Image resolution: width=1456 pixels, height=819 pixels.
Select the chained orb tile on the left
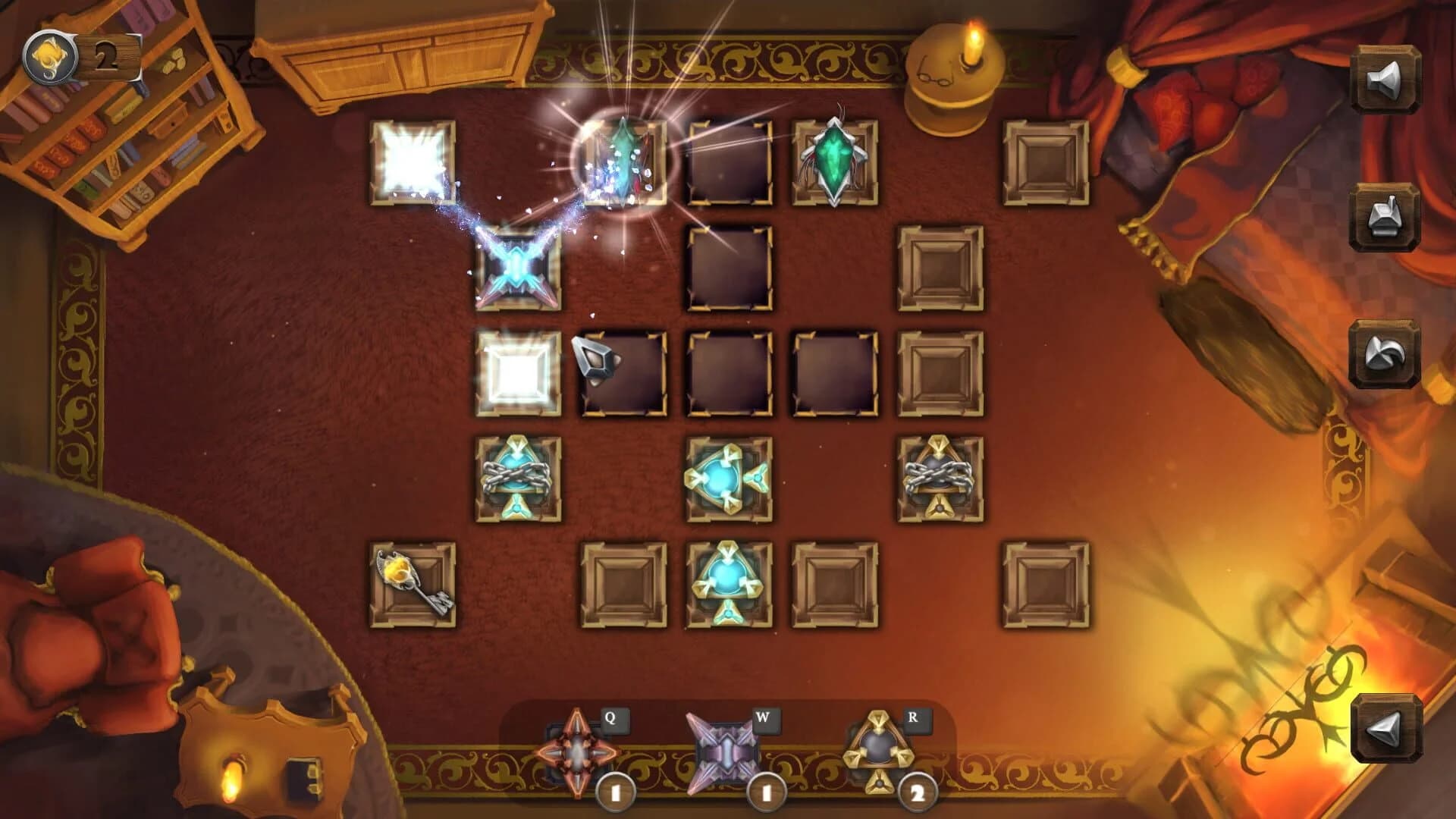[x=518, y=478]
